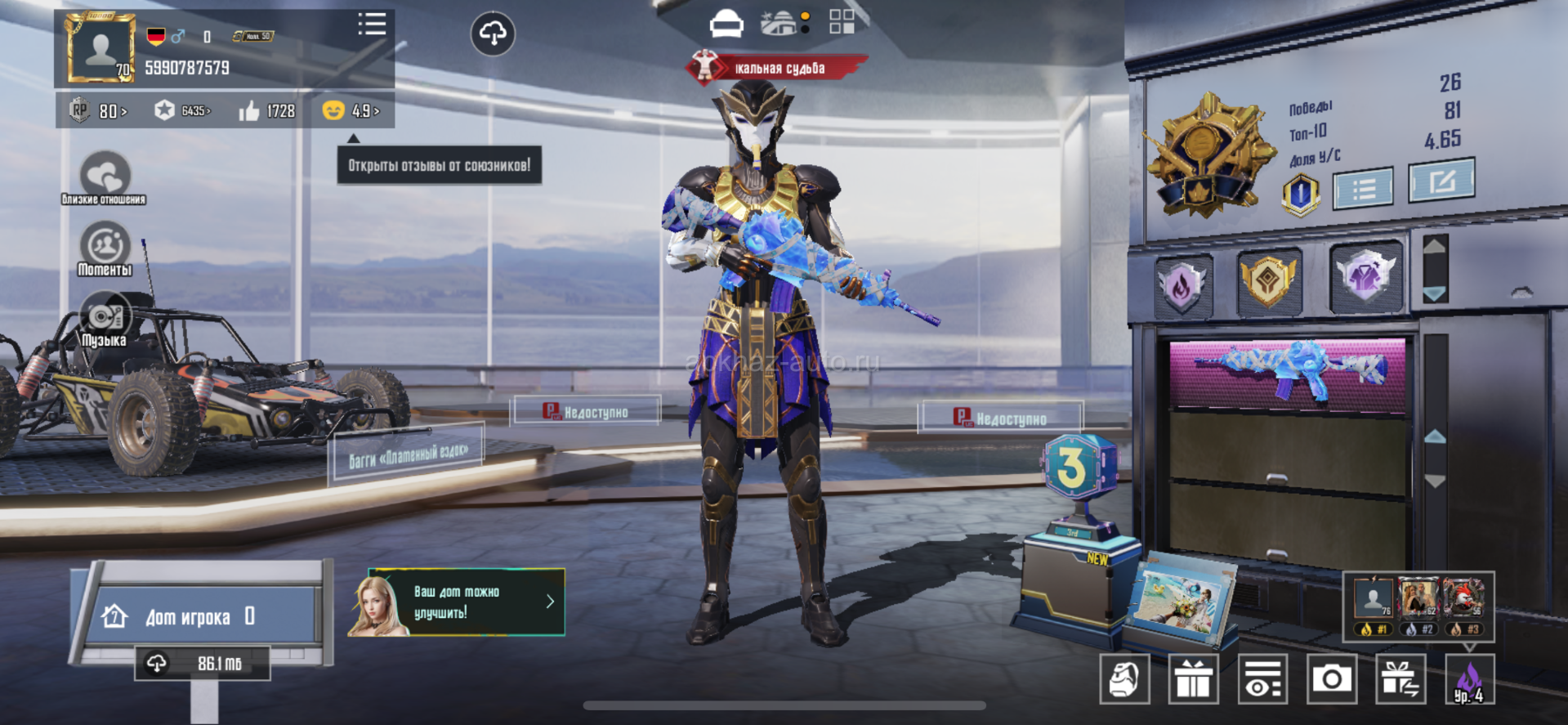Open the RP 80 royale pass badge
This screenshot has width=1568, height=725.
coord(99,110)
